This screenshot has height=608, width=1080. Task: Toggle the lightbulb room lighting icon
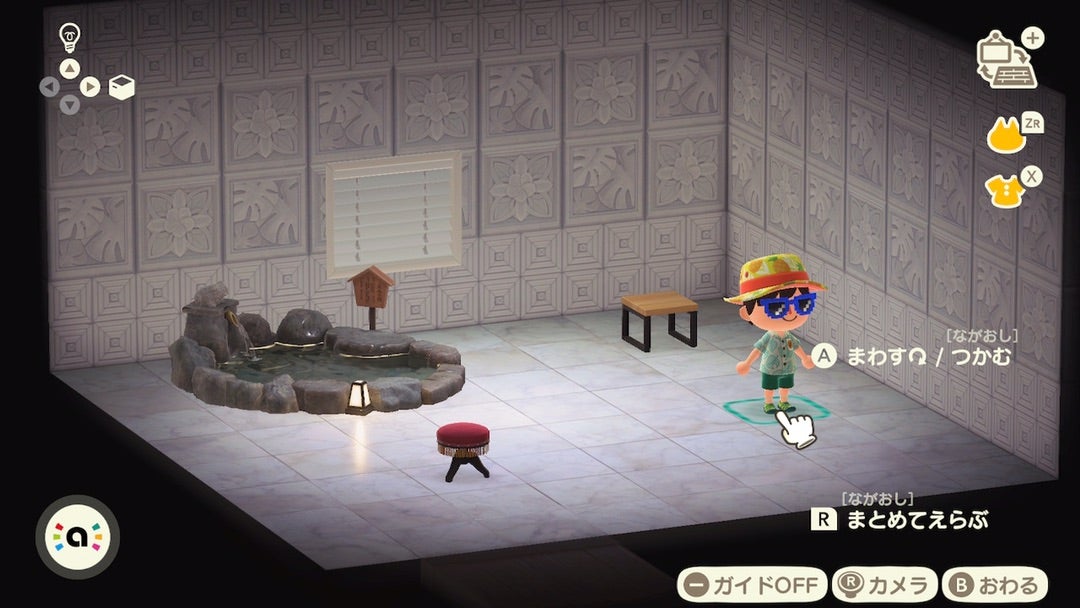[69, 37]
